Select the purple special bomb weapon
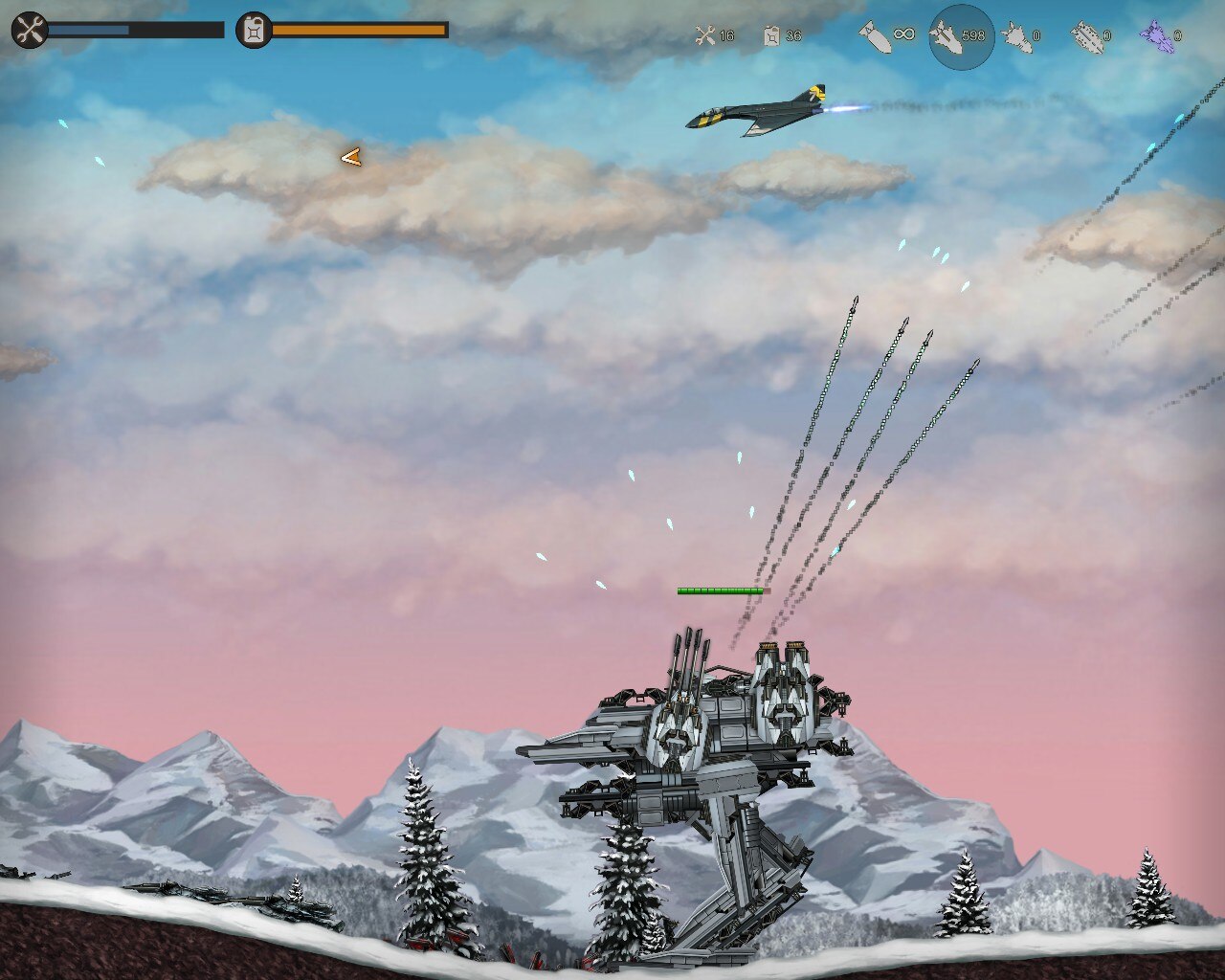 [x=1156, y=36]
